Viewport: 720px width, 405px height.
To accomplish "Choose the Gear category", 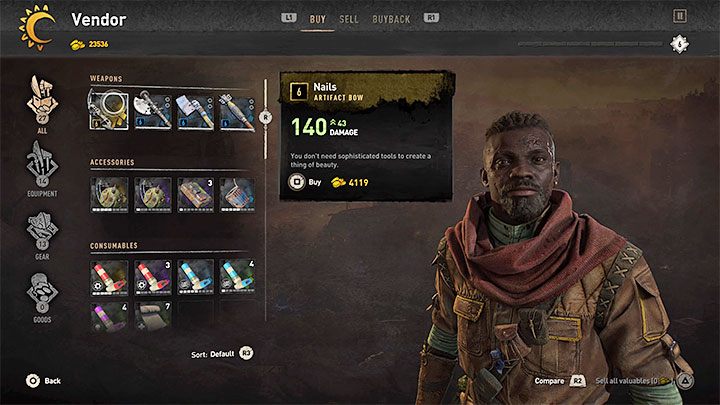I will click(x=42, y=233).
